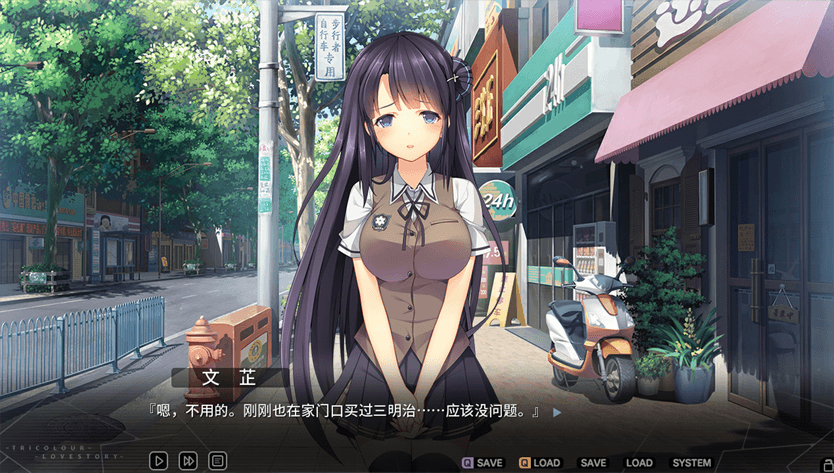Start auto-play with the play icon
834x473 pixels.
pos(159,461)
